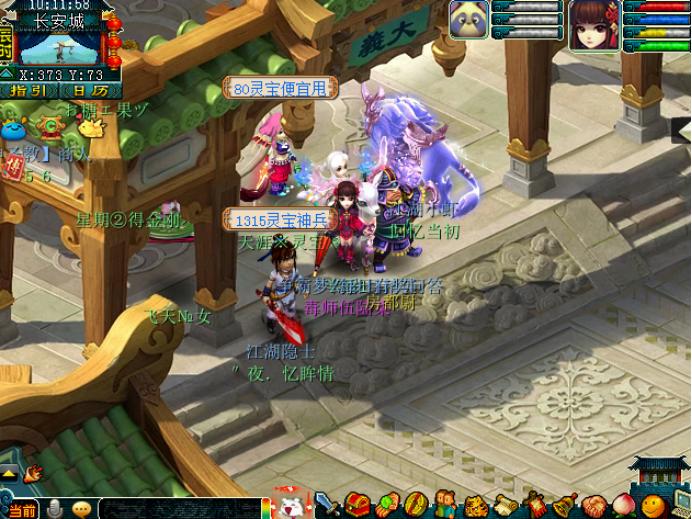Open the 日历 calendar button
Viewport: 692px width, 519px height.
point(85,91)
